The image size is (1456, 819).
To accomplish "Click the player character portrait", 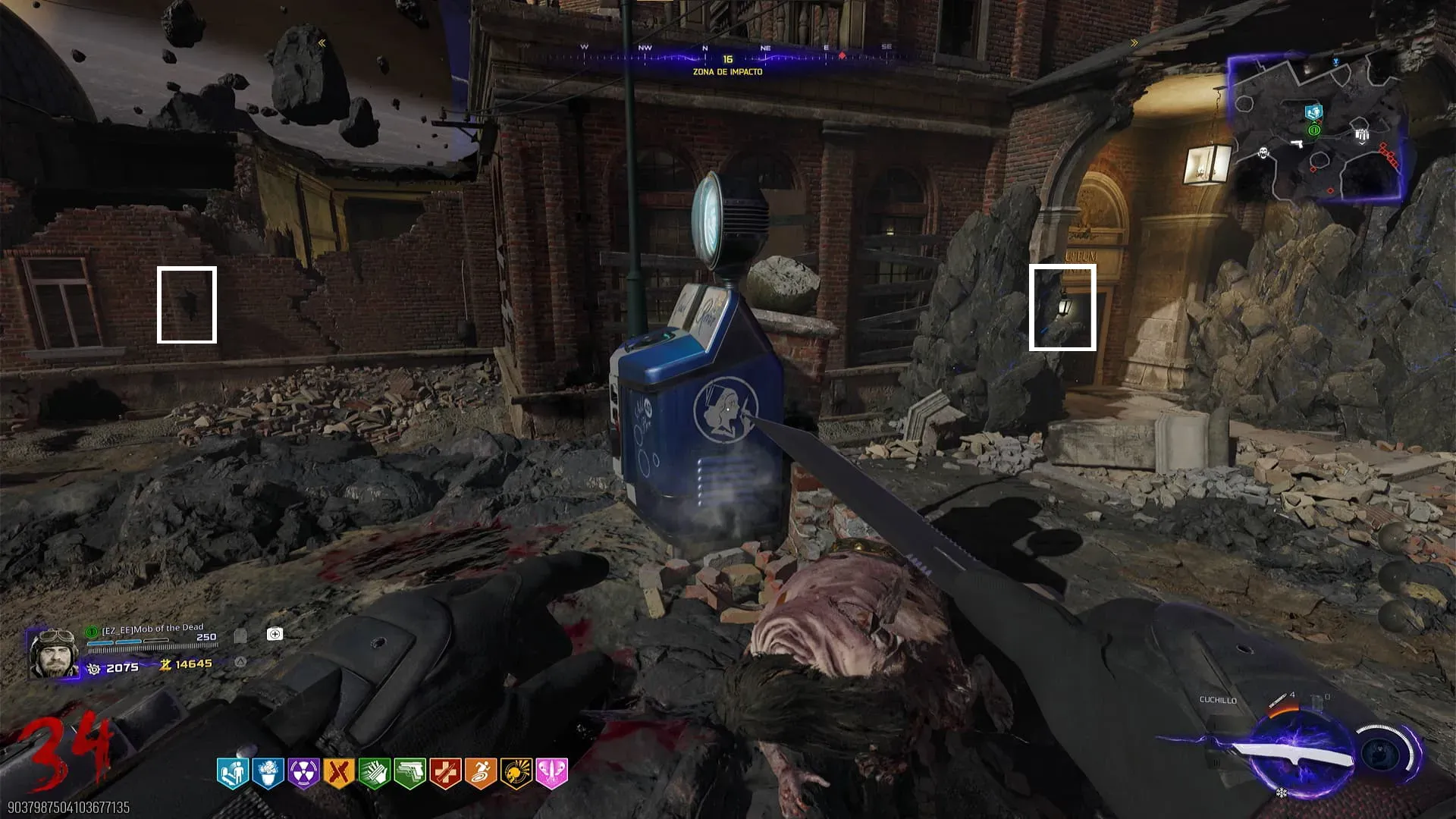I will (x=53, y=652).
